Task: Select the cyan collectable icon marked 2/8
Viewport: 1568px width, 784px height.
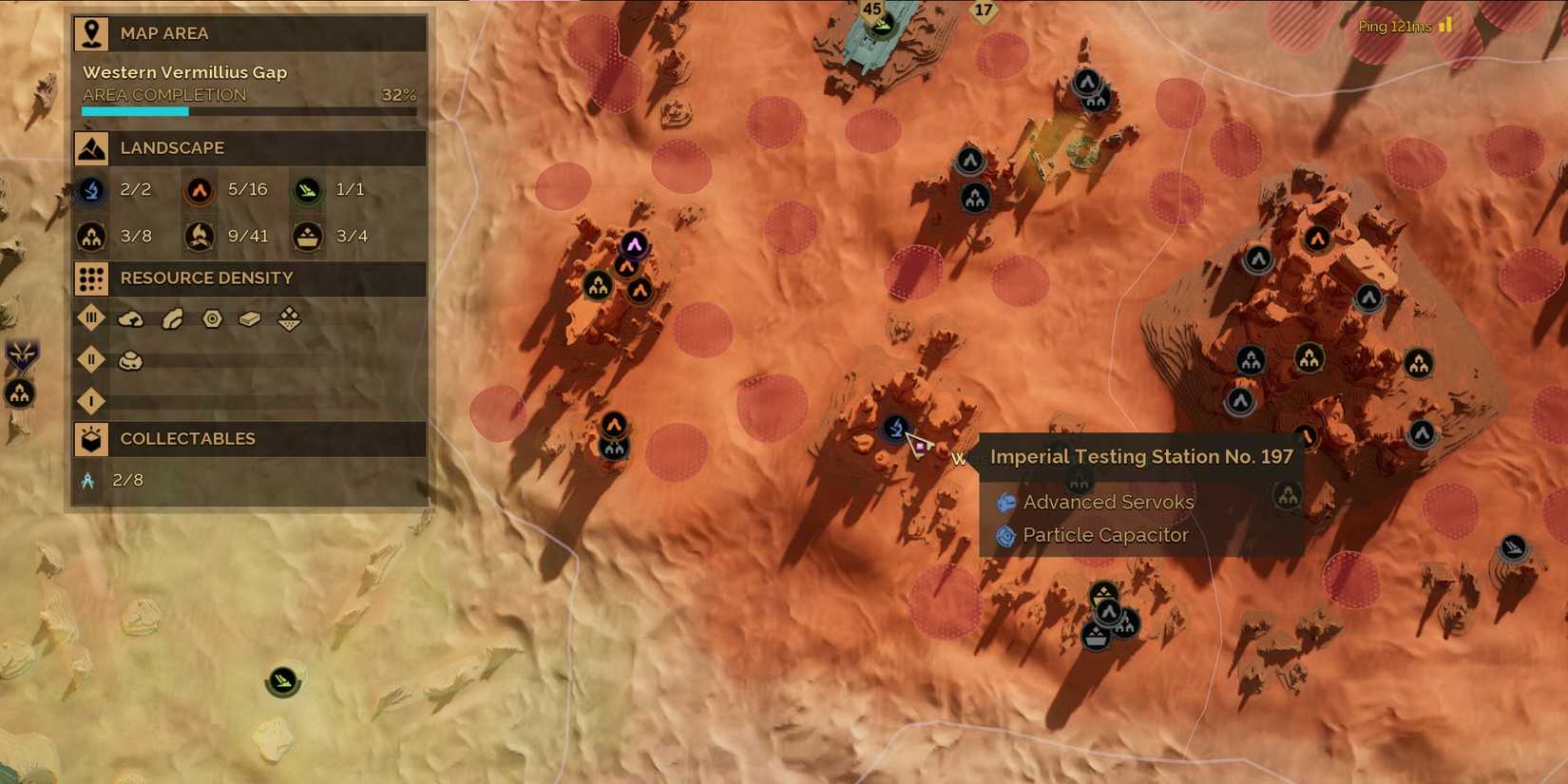Action: (x=89, y=479)
